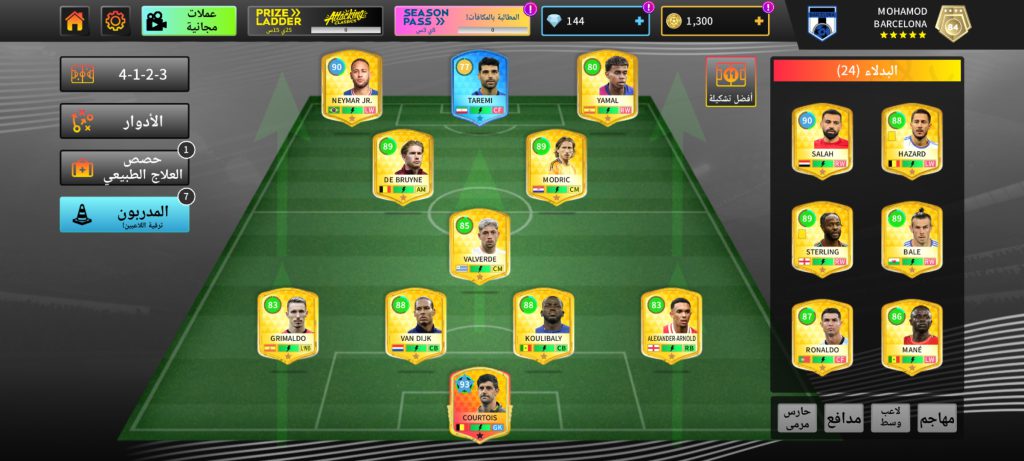Open the Season Pass banner
This screenshot has width=1024, height=461.
(x=464, y=21)
